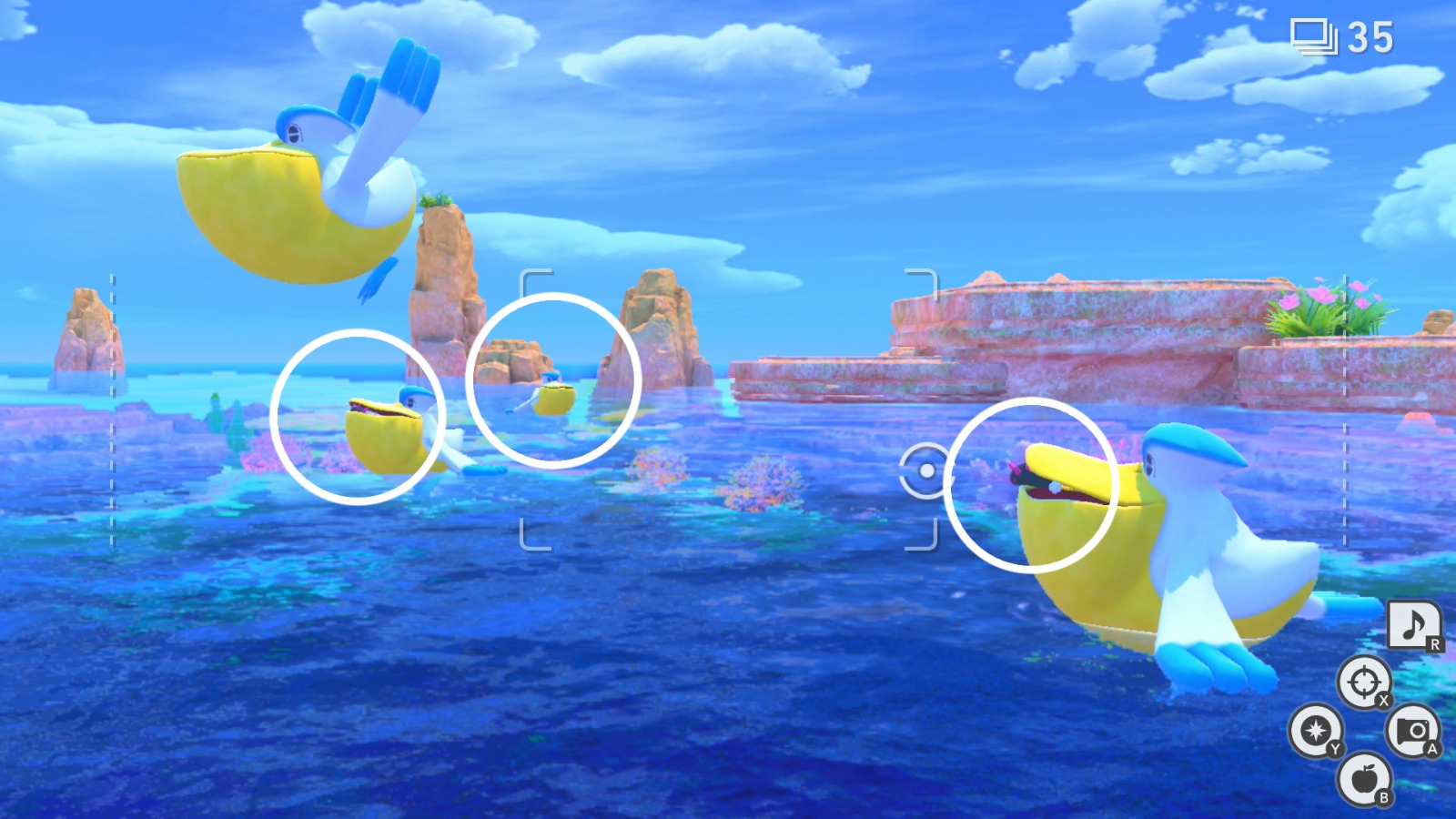
Task: Select the photo count number 35
Action: pyautogui.click(x=1371, y=37)
